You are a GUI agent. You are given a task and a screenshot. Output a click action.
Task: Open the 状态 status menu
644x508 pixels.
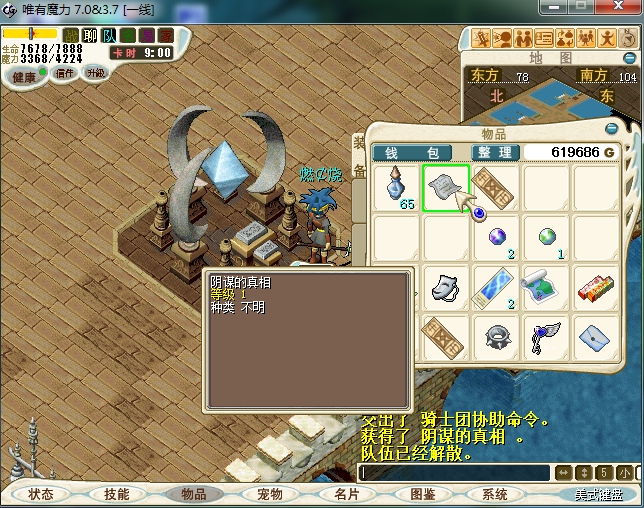tap(41, 494)
